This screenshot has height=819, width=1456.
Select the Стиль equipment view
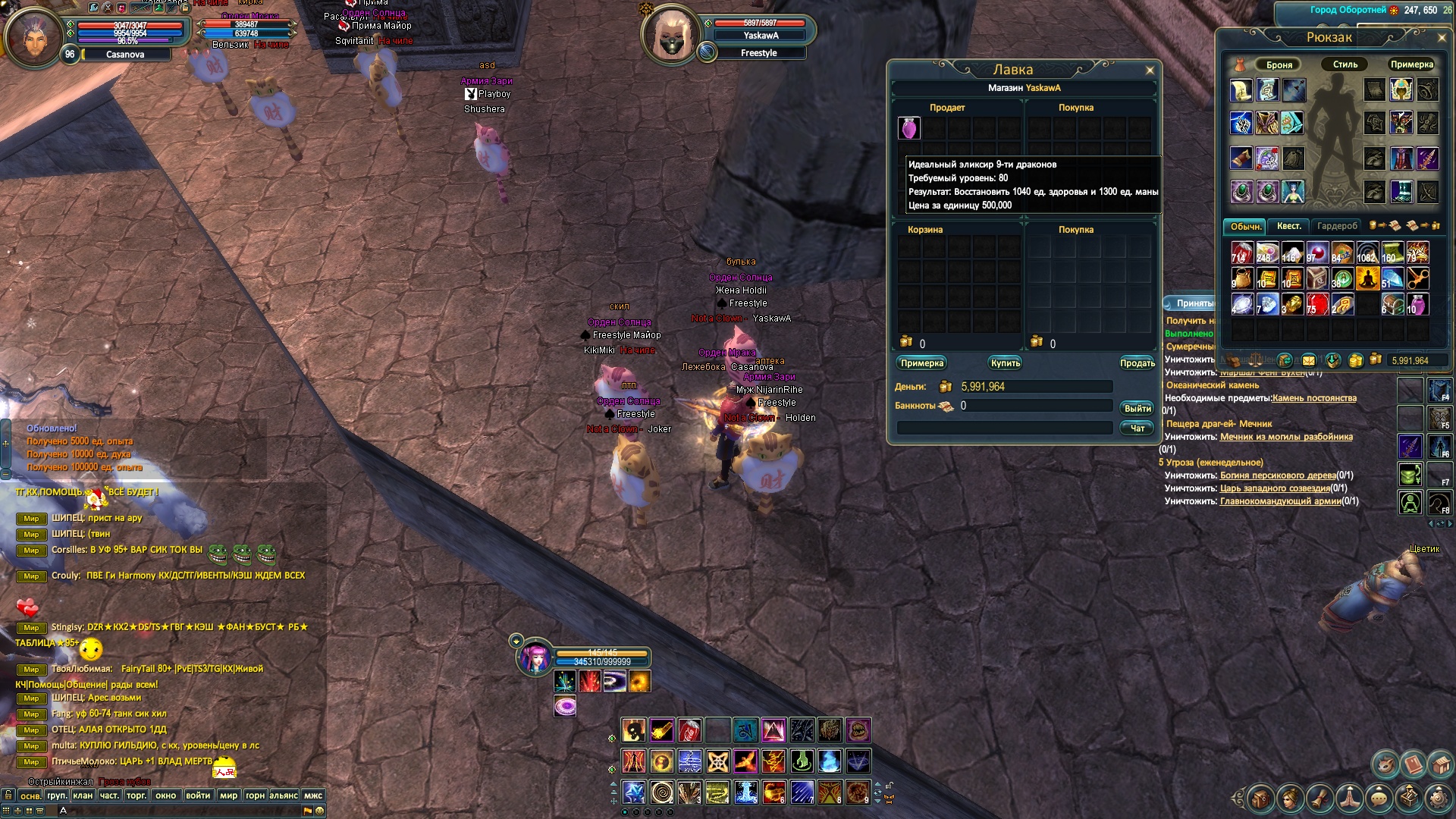coord(1345,64)
